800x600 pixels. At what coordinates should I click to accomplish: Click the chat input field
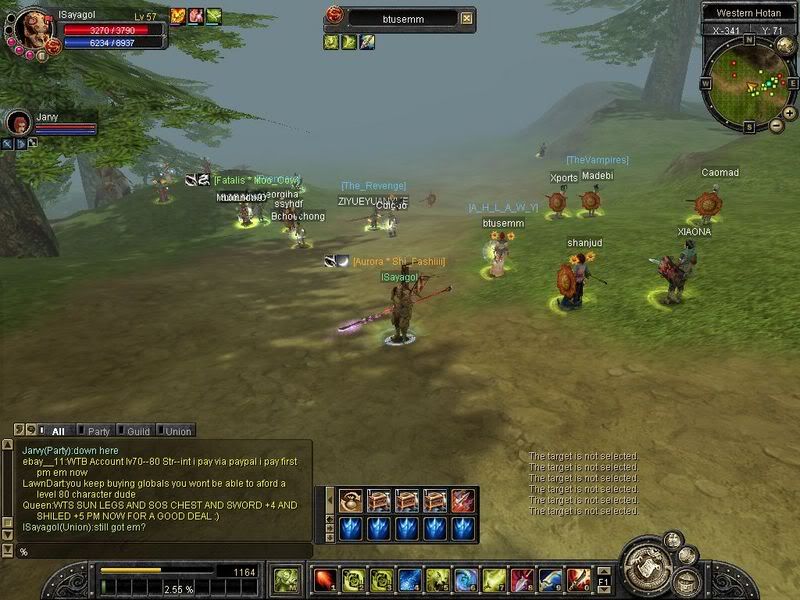[160, 551]
